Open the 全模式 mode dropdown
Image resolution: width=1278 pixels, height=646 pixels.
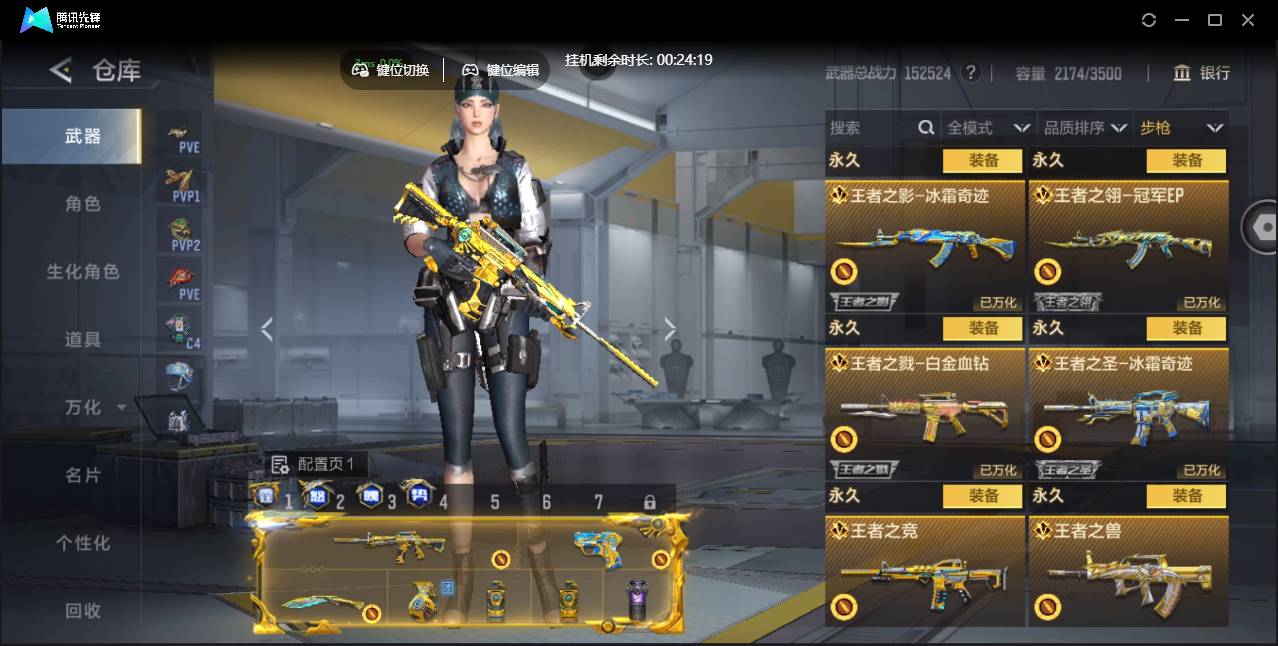pos(988,128)
